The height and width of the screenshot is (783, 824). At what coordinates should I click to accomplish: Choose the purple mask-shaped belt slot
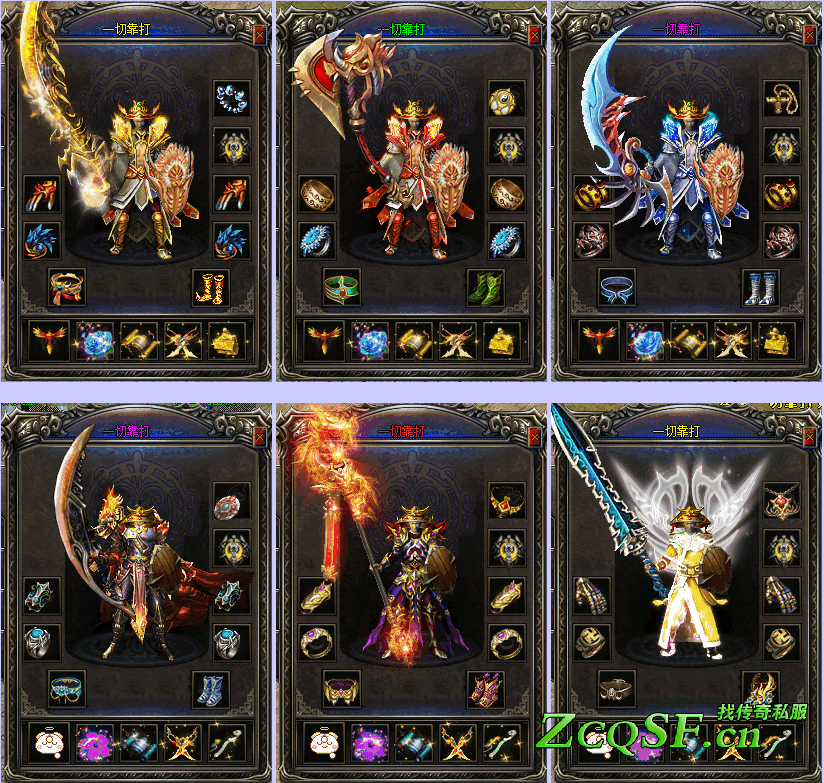point(342,688)
